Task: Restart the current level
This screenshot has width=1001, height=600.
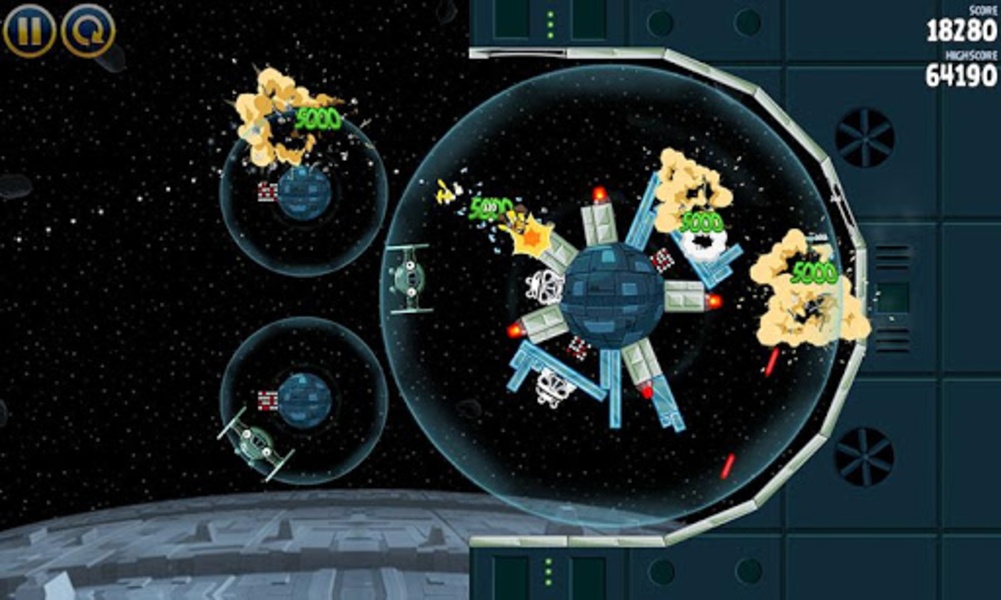Action: point(88,30)
